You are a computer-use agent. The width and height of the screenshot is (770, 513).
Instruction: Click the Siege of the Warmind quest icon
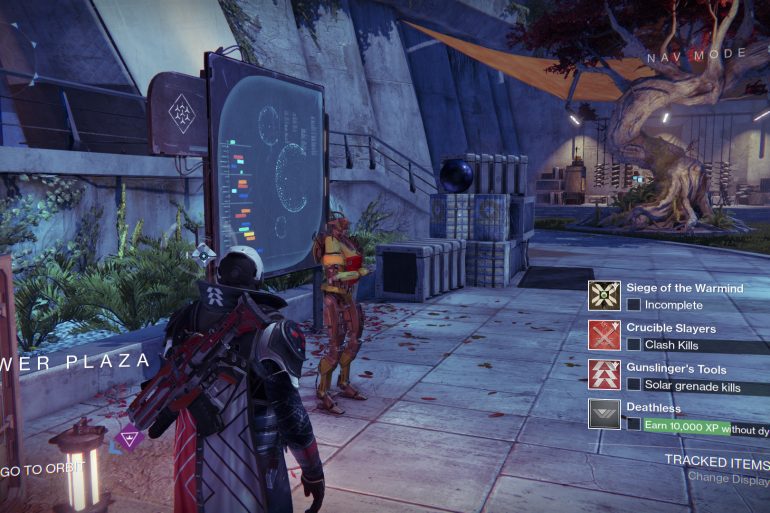pyautogui.click(x=604, y=295)
